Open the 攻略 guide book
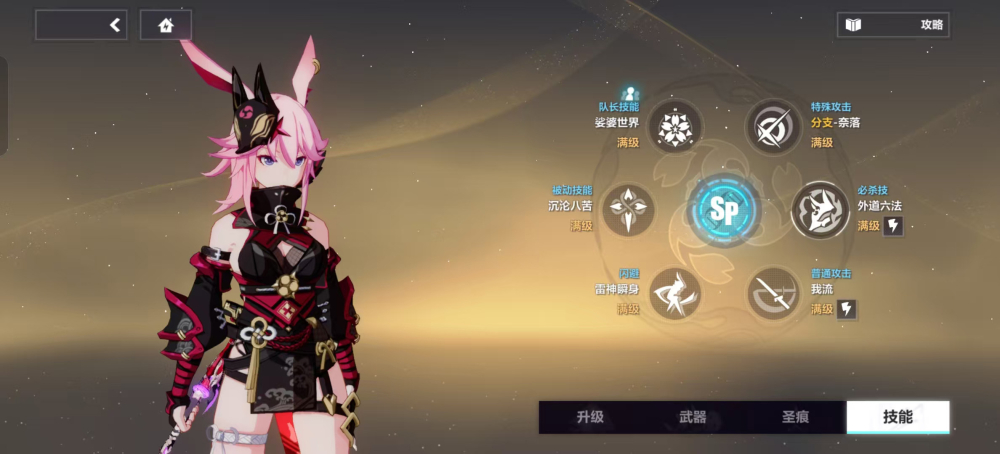 pyautogui.click(x=893, y=25)
